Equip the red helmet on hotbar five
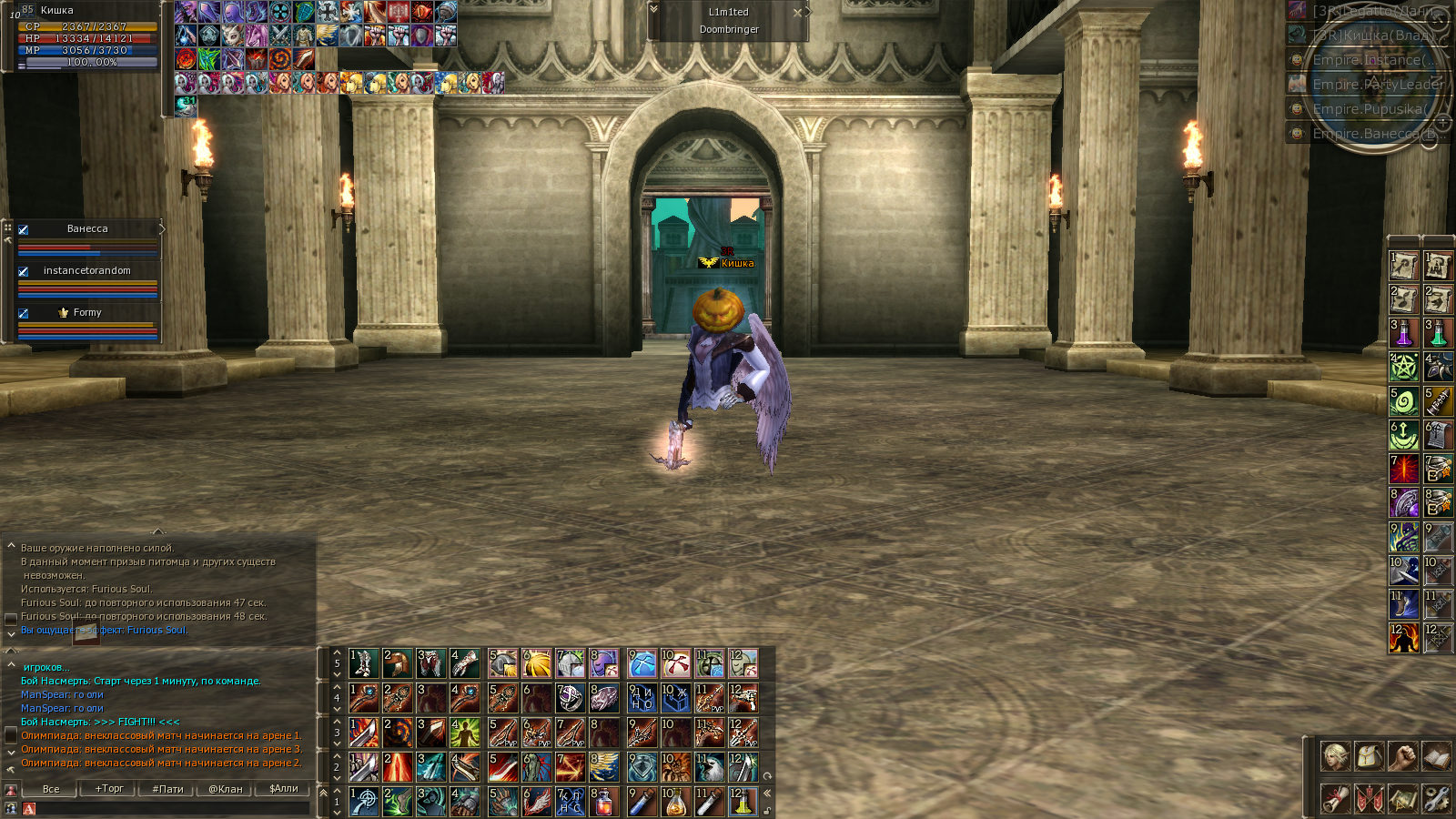 coord(398,663)
